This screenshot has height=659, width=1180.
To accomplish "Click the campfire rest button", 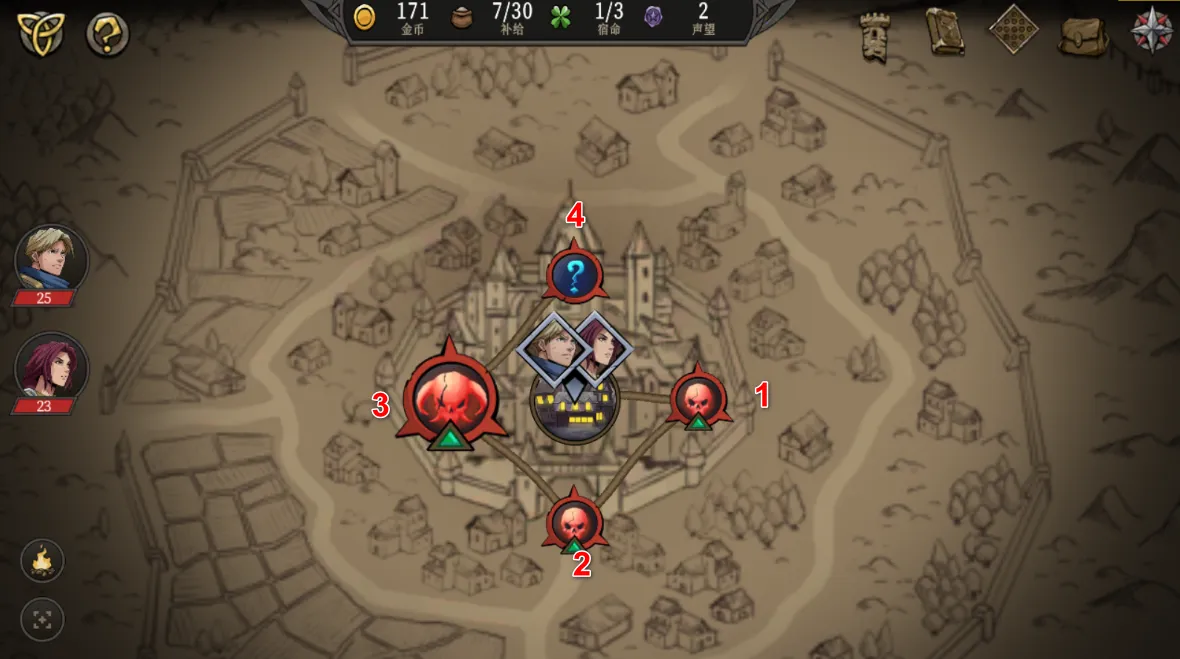I will 42,561.
